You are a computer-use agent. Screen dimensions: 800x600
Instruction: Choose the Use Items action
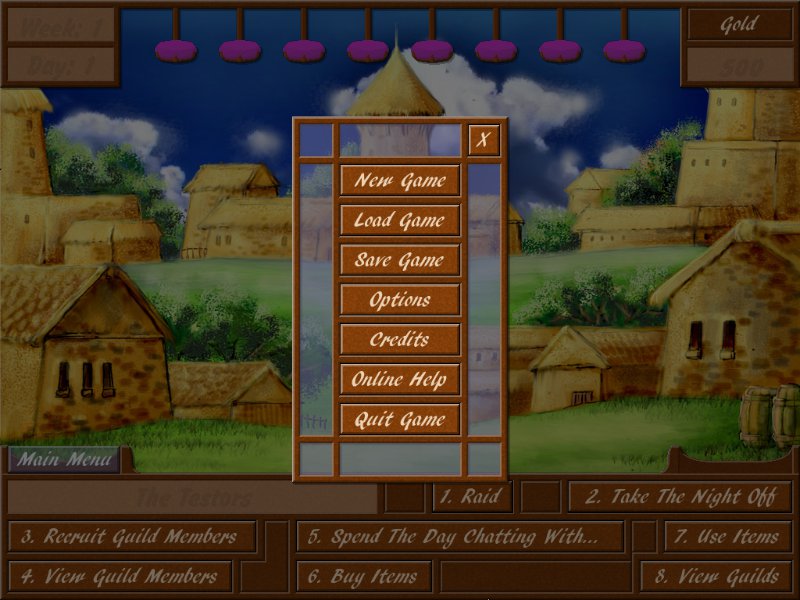click(x=727, y=536)
